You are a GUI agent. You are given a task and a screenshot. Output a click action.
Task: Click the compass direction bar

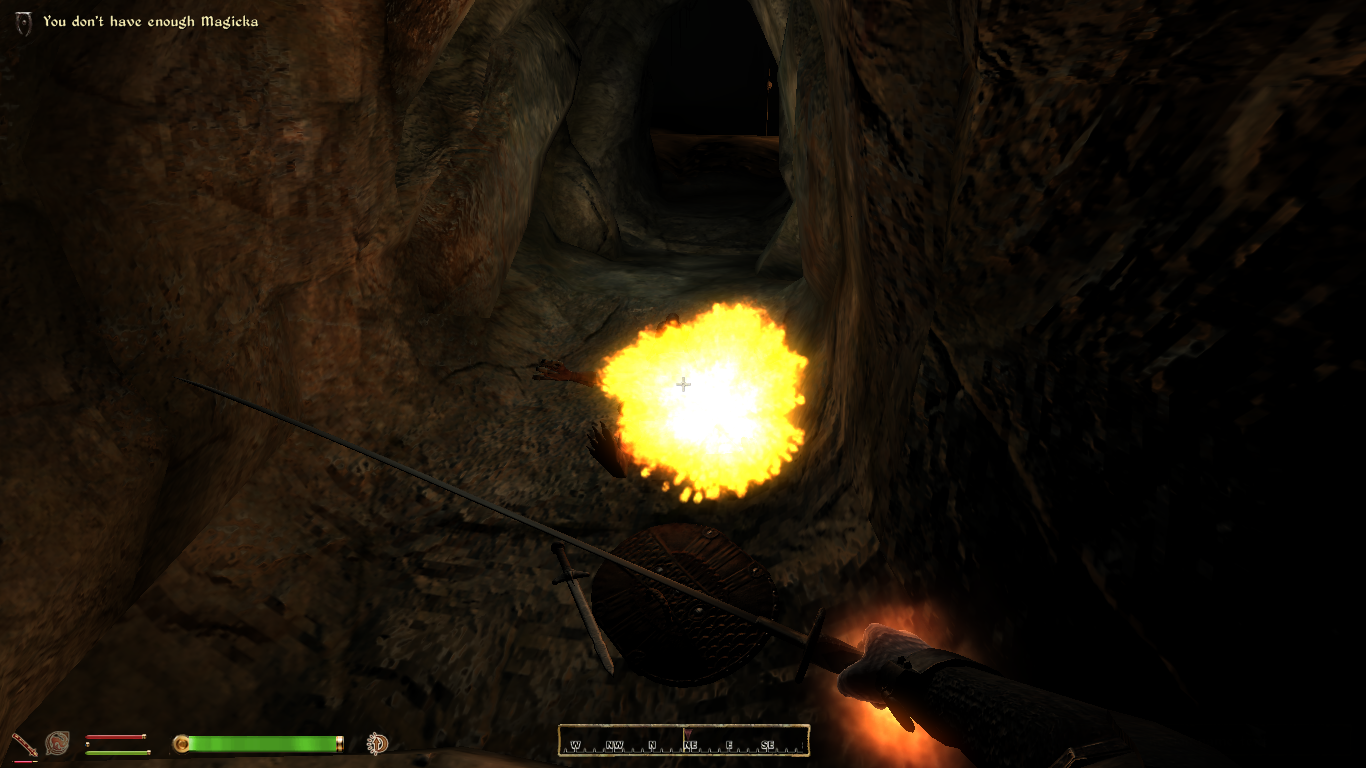683,741
